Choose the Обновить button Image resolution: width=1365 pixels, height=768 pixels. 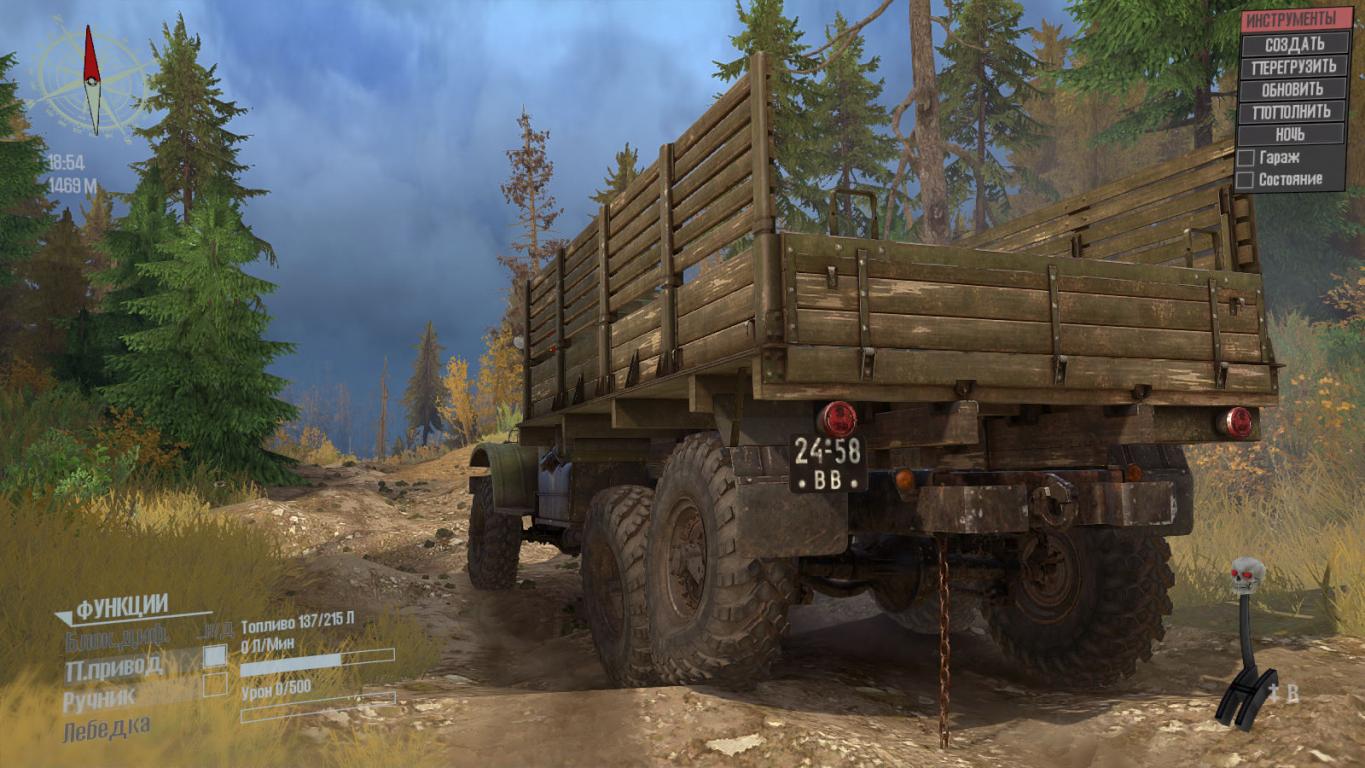pyautogui.click(x=1294, y=89)
